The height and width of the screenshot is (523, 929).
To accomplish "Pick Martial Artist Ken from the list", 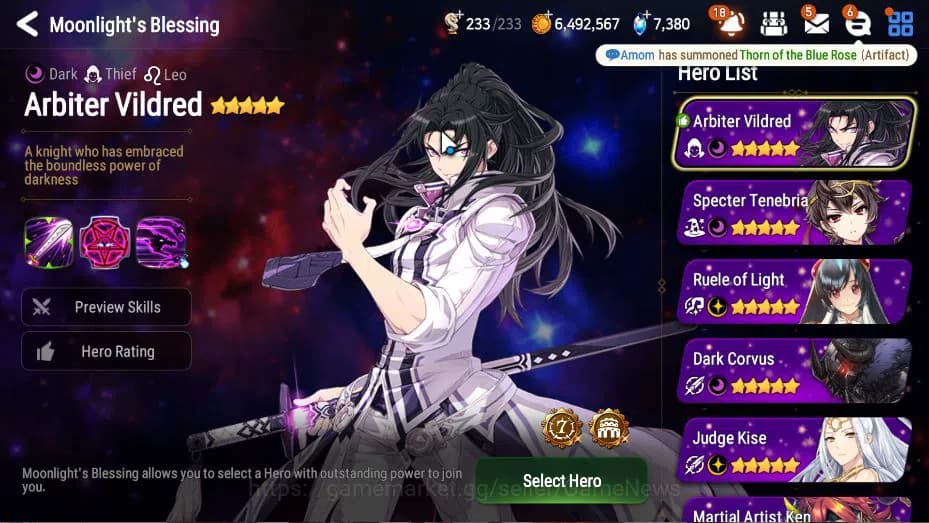I will pos(795,512).
